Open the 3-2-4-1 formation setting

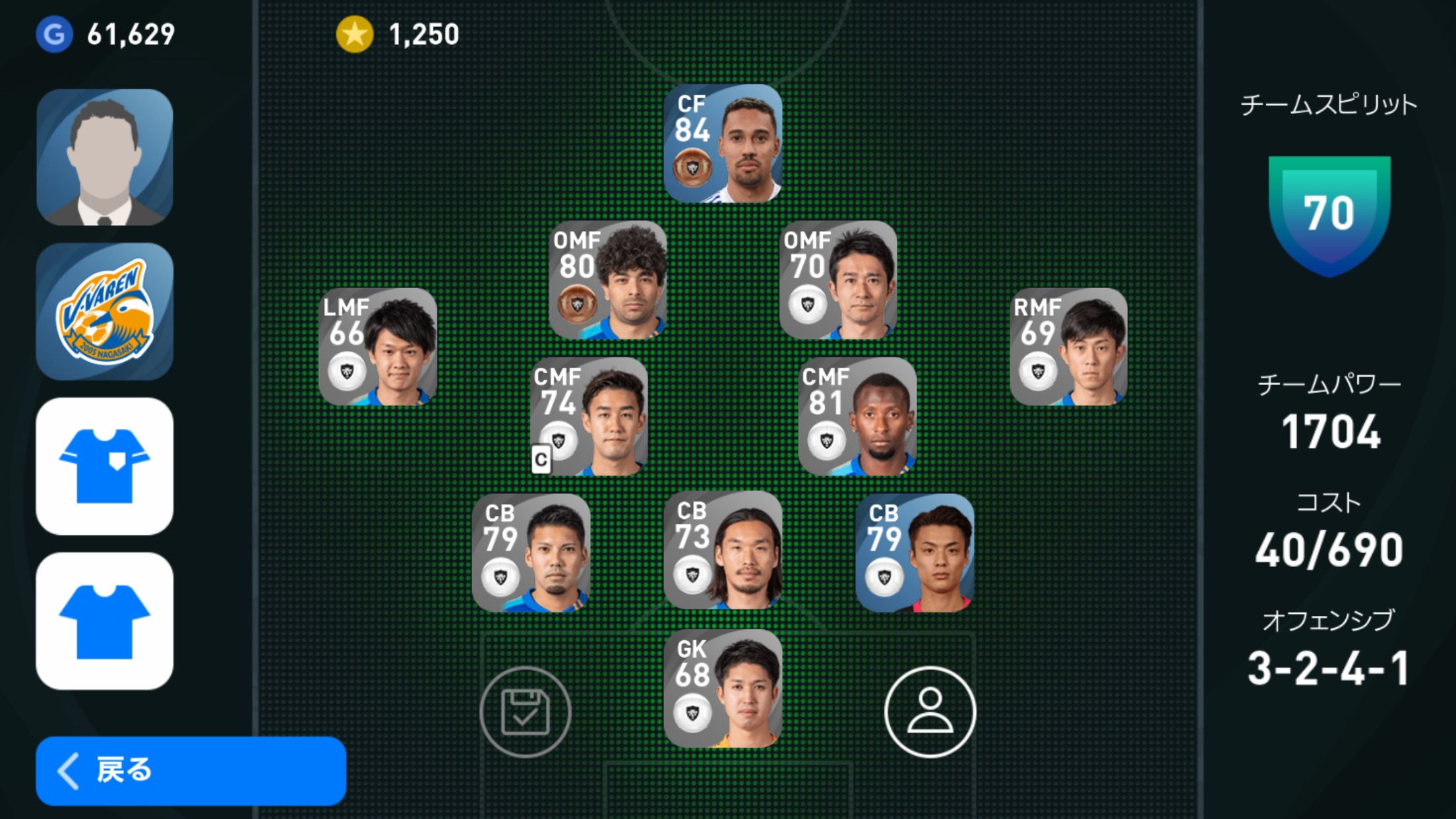(x=1329, y=667)
